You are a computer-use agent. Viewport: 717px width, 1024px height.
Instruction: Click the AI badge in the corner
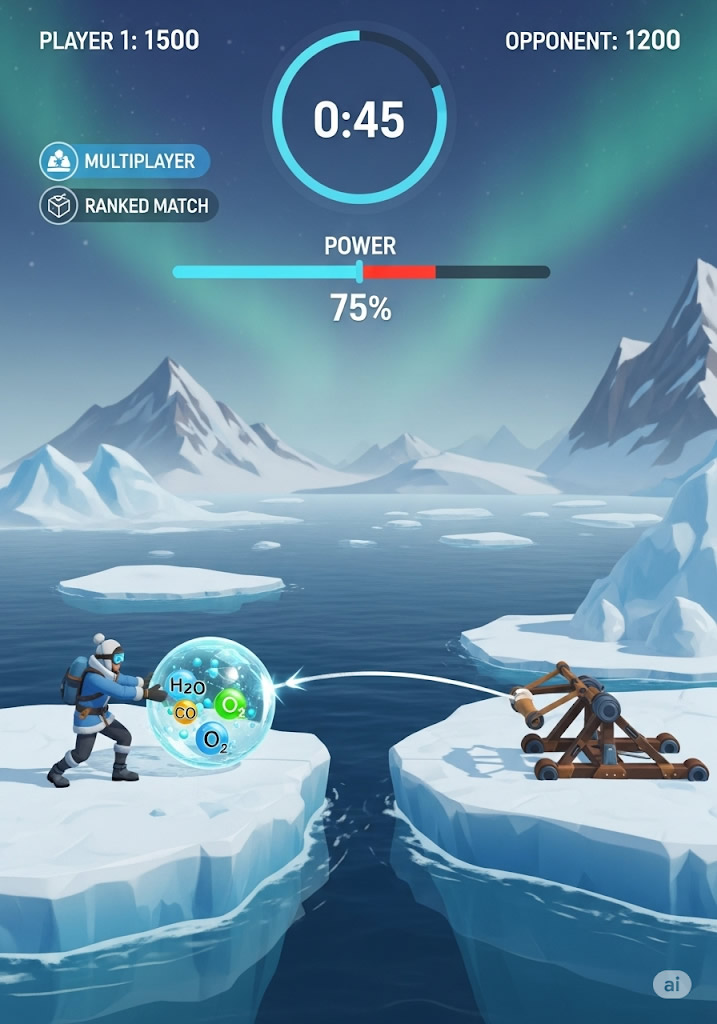(x=671, y=984)
